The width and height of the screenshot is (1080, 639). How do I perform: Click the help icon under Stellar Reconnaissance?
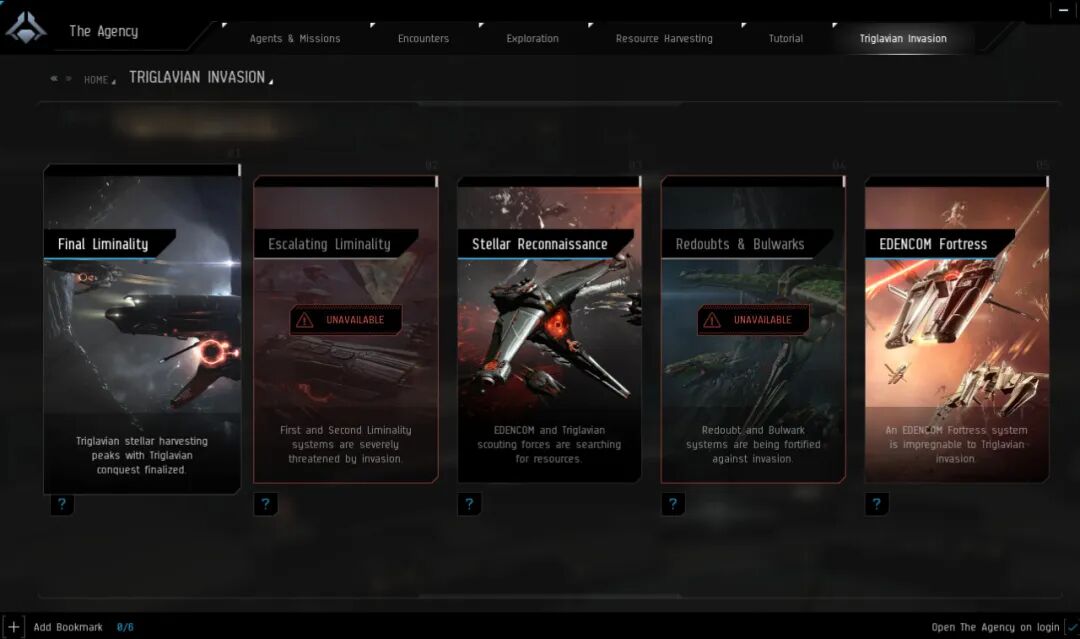[469, 504]
